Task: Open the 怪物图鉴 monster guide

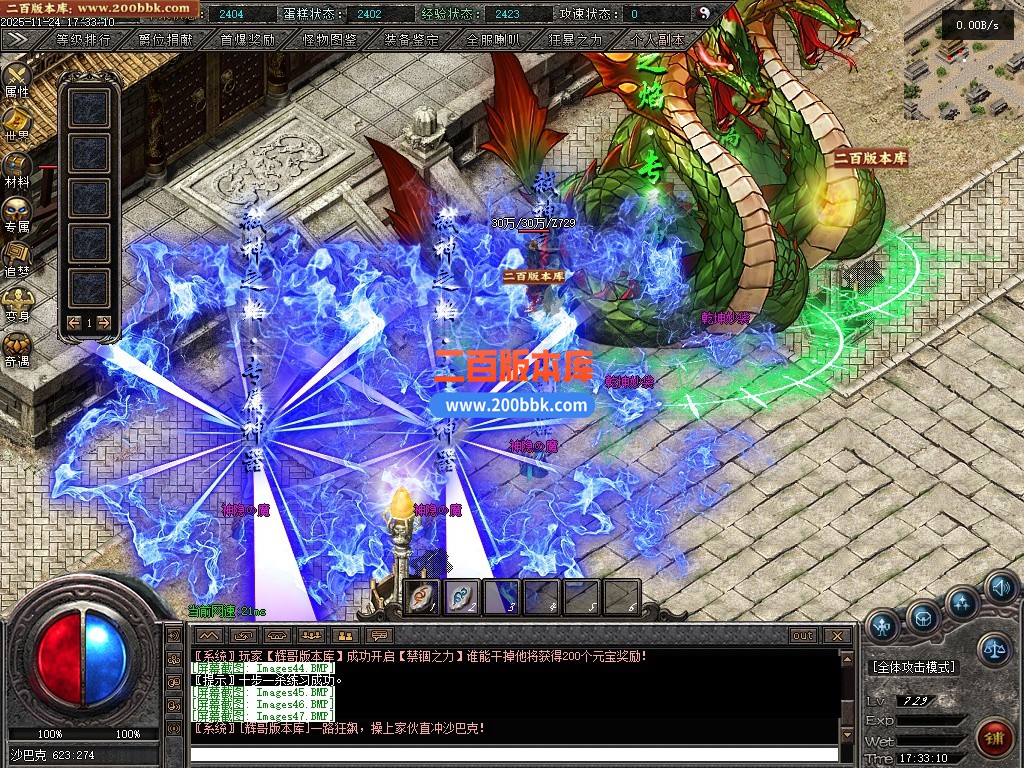Action: click(329, 40)
